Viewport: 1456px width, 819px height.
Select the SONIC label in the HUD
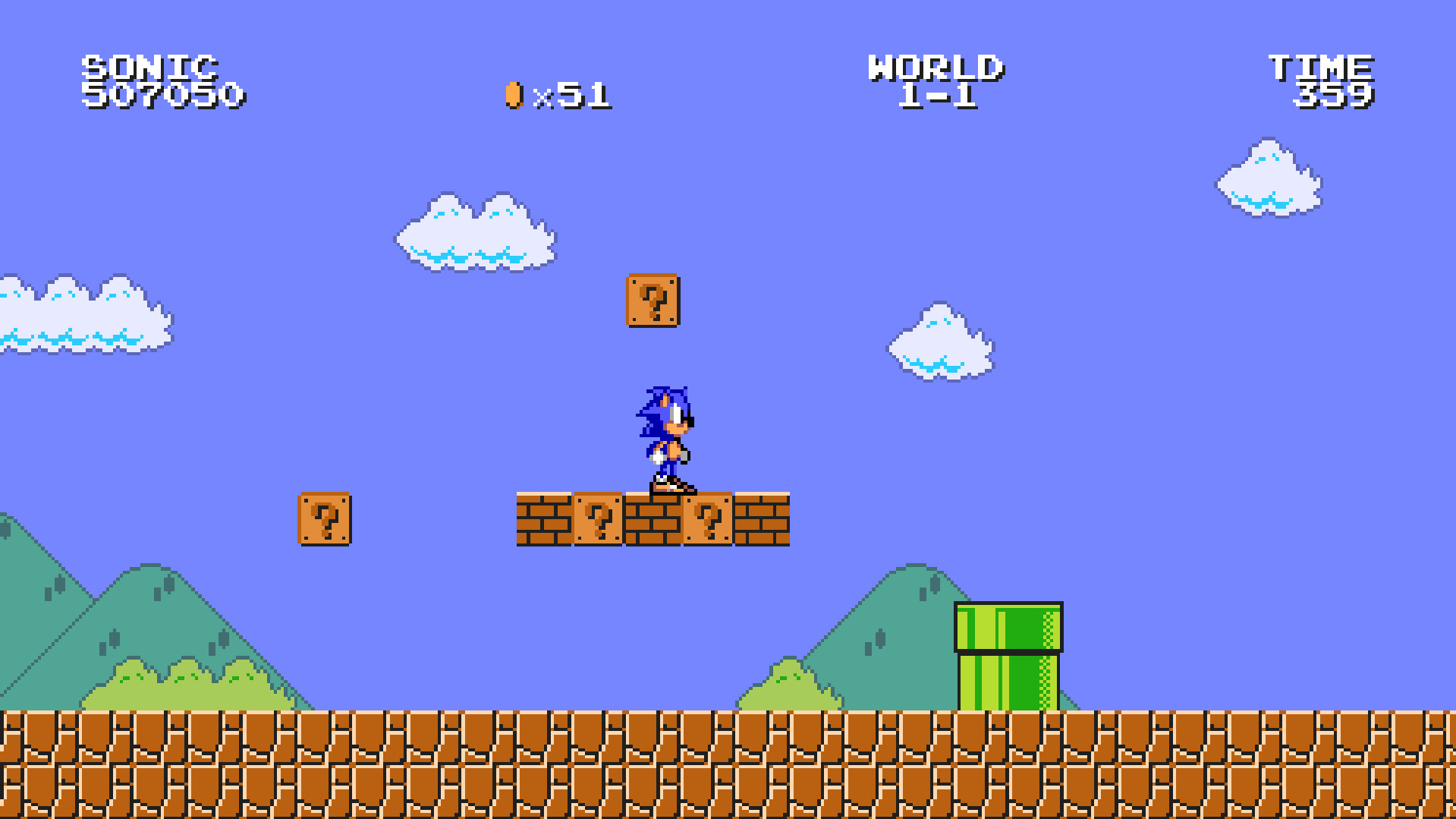tap(149, 67)
